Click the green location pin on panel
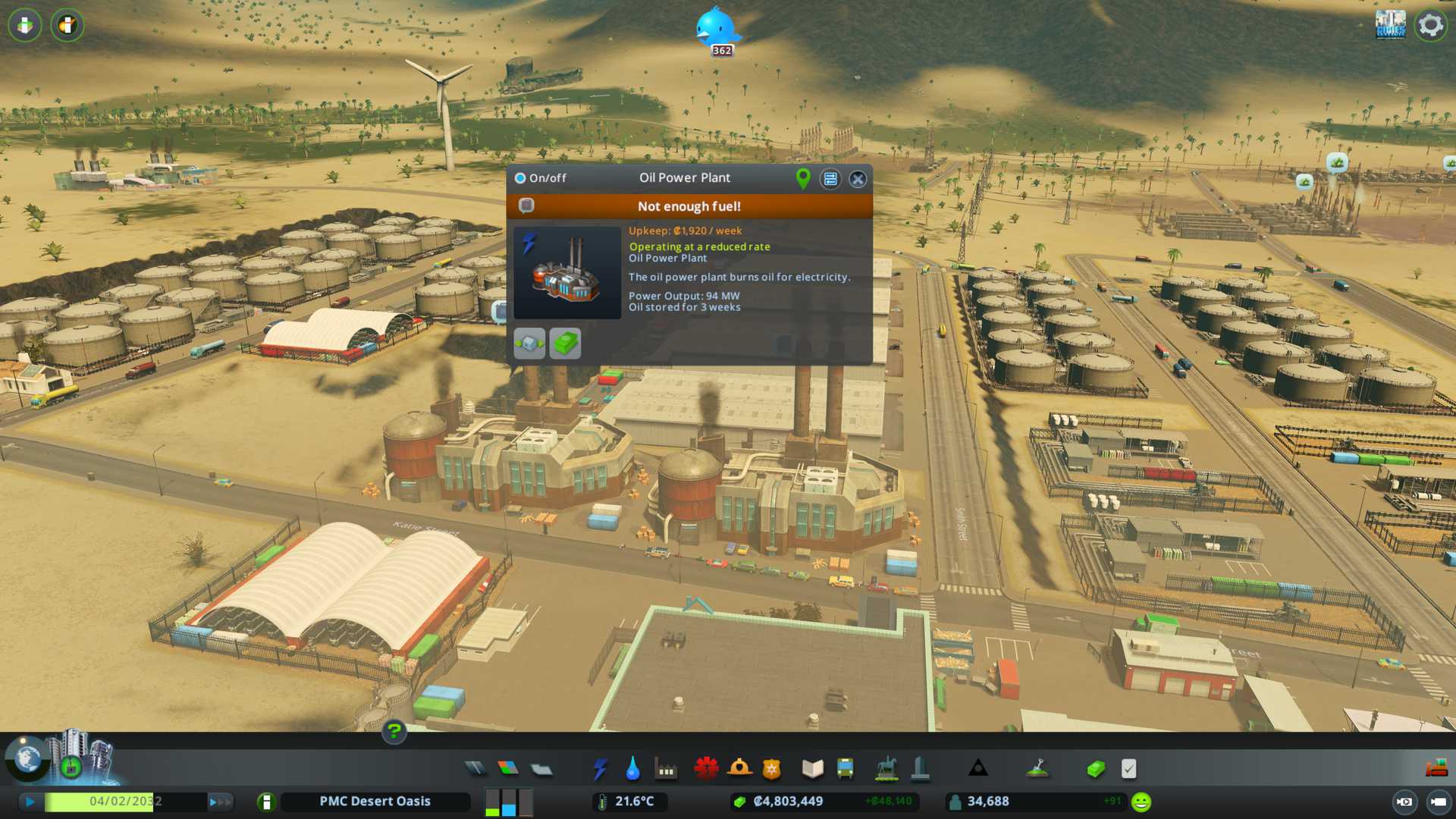 click(x=803, y=178)
